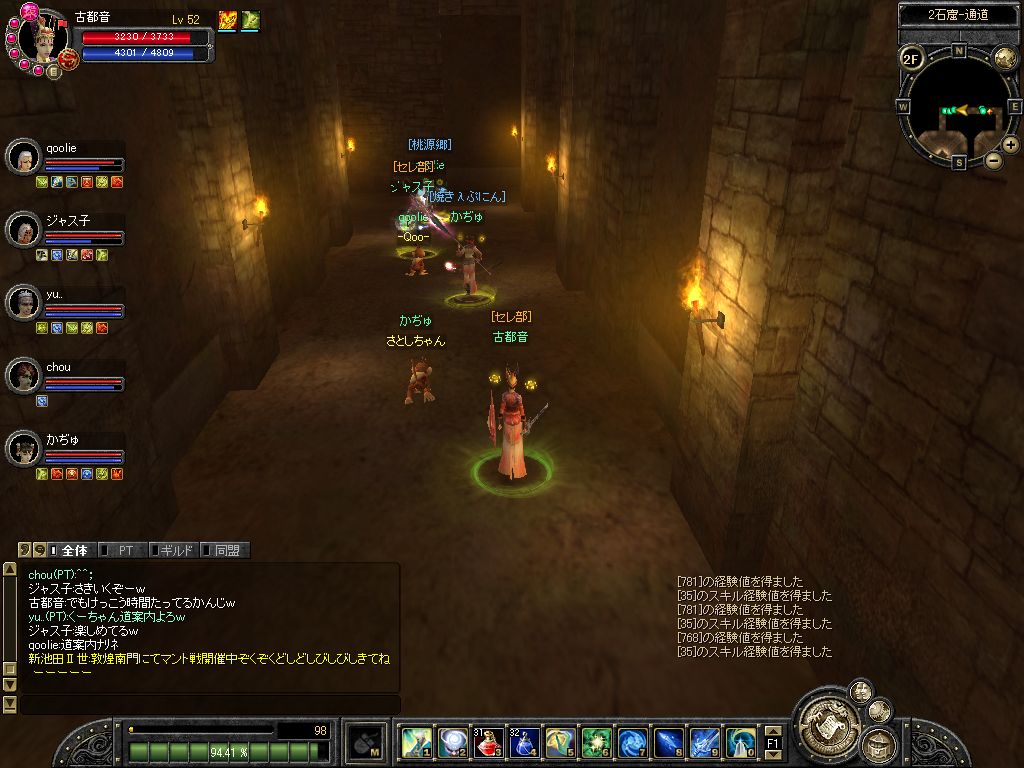This screenshot has width=1024, height=768.
Task: Switch chat to the PT tab
Action: (x=124, y=550)
